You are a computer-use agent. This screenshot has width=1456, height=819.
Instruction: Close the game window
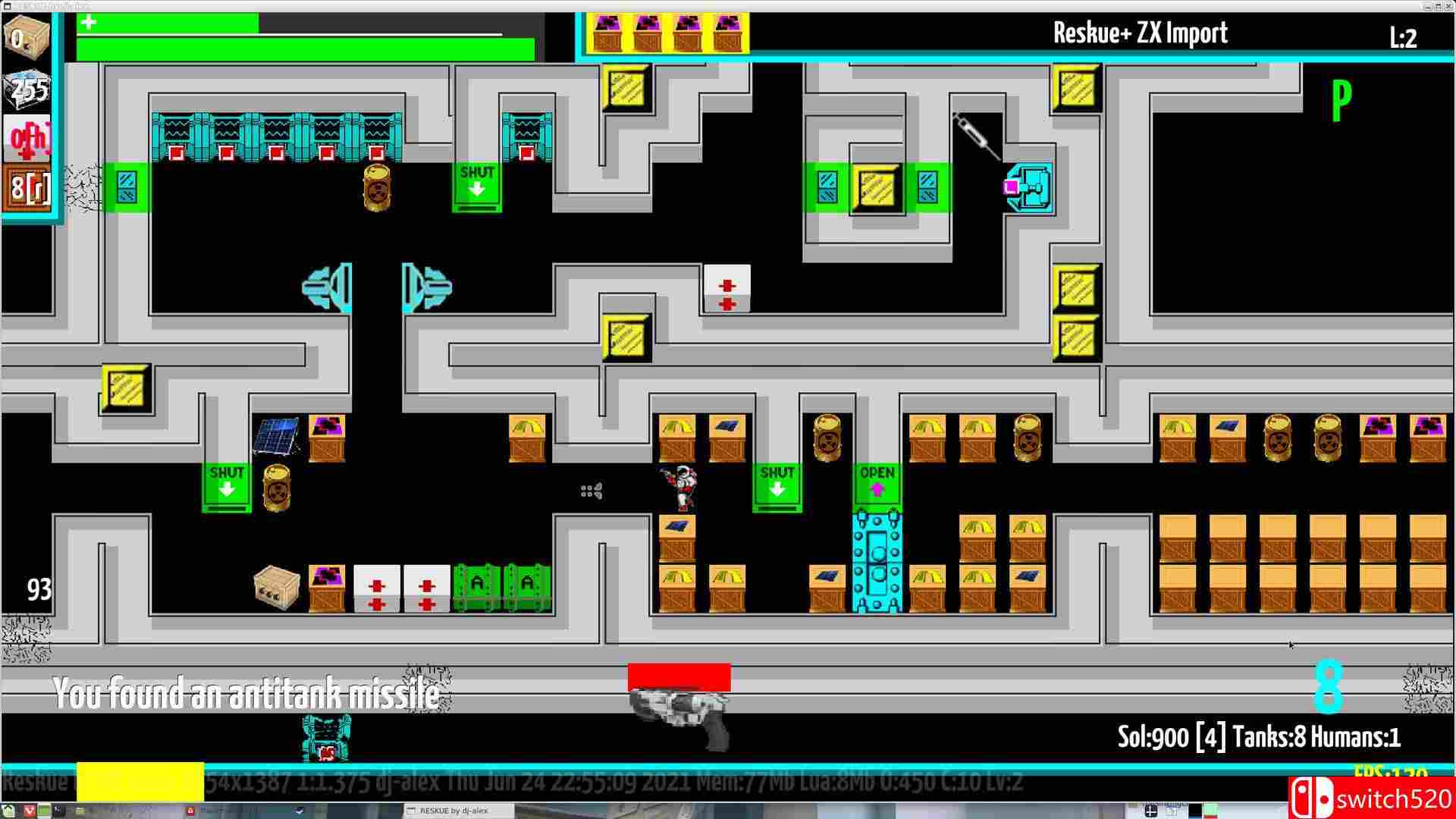(1447, 6)
